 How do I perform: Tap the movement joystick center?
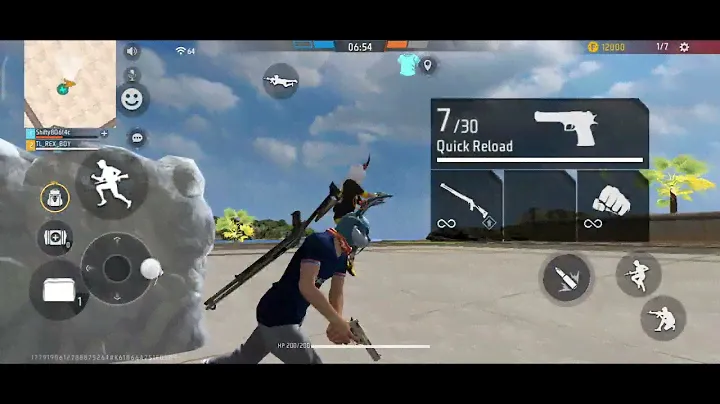tap(117, 268)
